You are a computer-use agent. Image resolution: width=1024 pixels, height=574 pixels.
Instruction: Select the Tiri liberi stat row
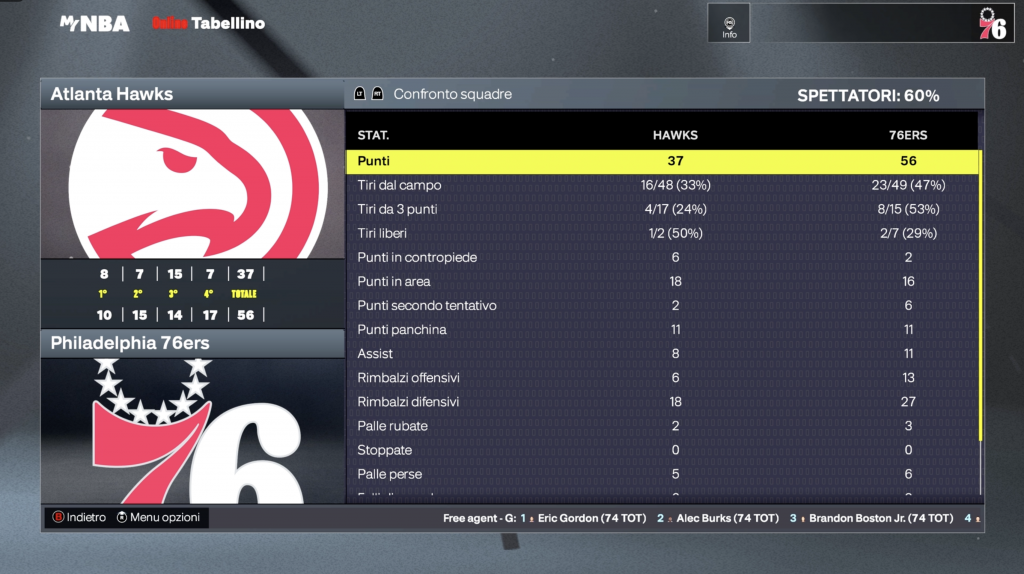click(x=662, y=233)
